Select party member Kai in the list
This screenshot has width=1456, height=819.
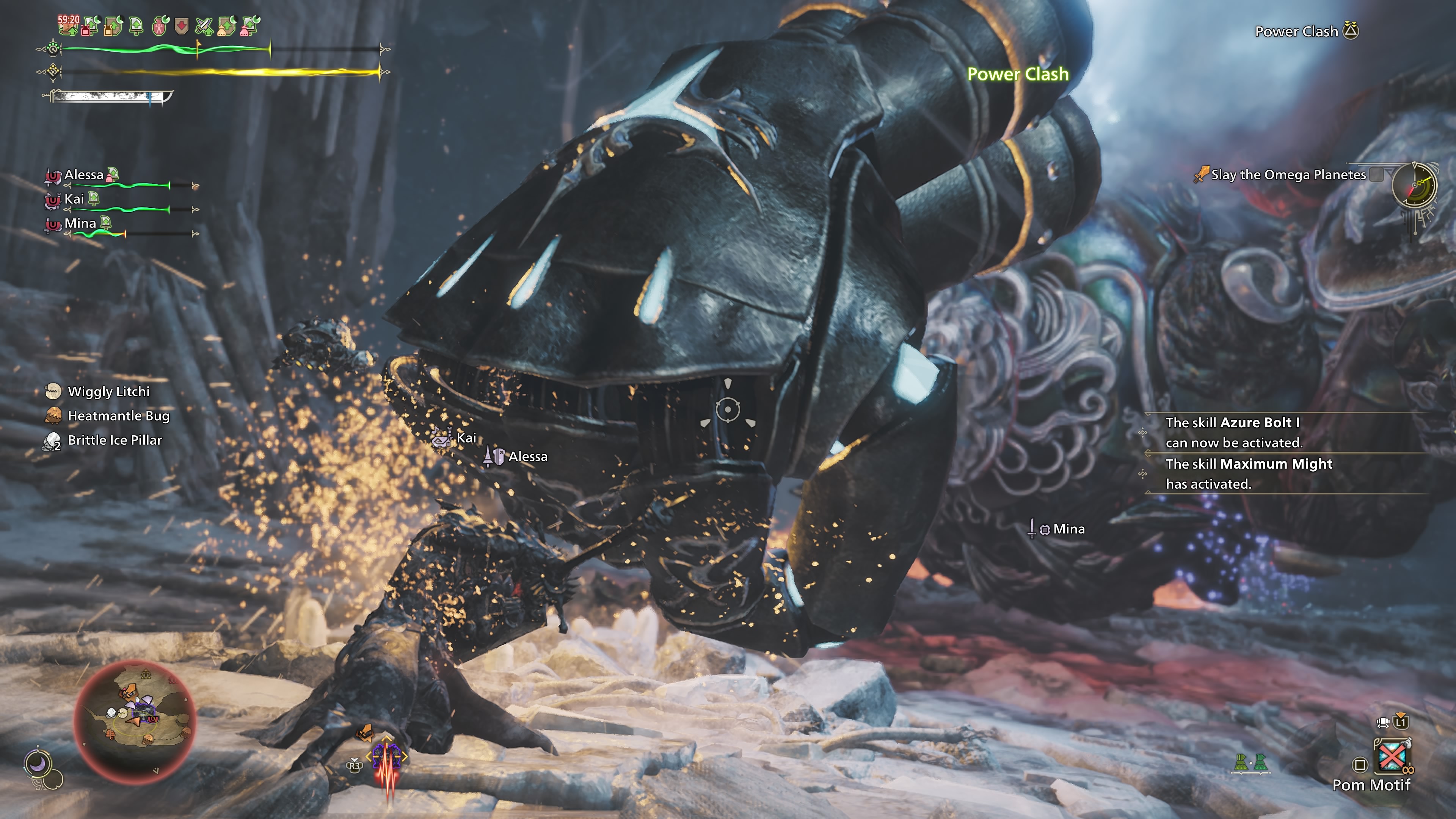point(74,199)
